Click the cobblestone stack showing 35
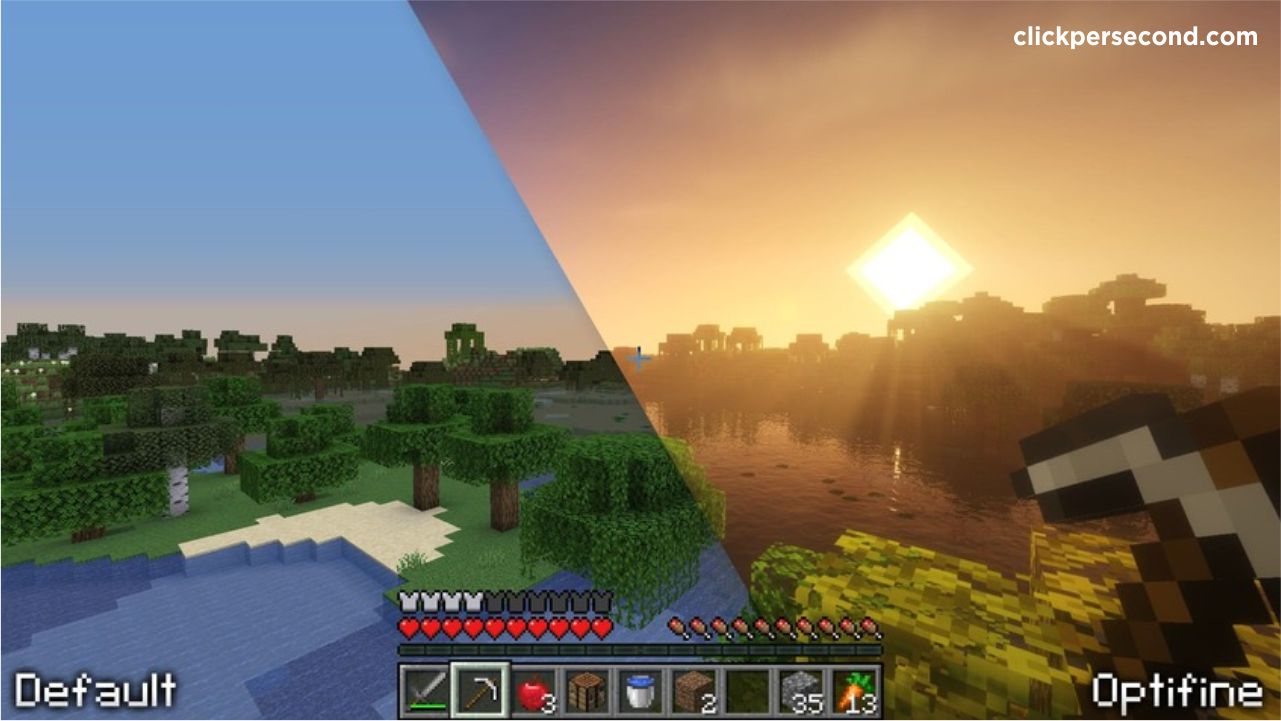This screenshot has width=1281, height=721. click(801, 690)
